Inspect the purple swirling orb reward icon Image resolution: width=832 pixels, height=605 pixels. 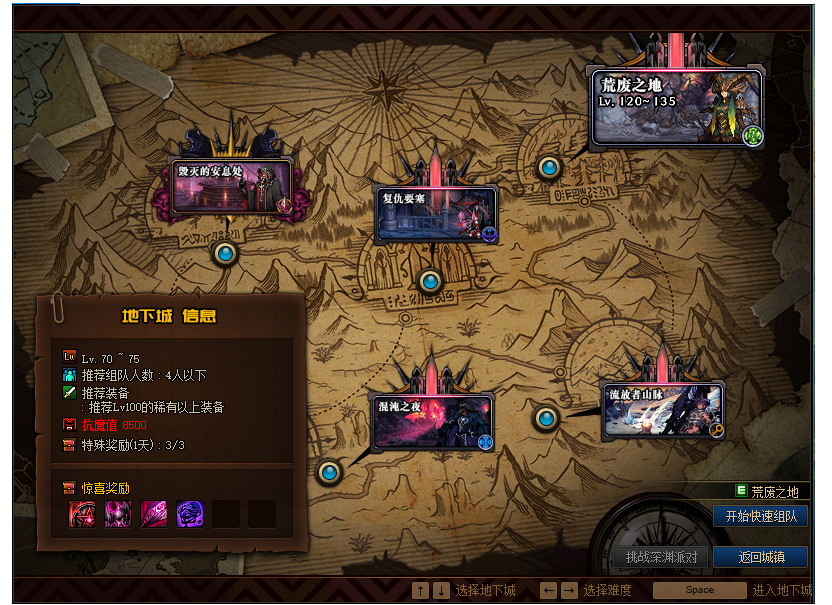point(190,514)
